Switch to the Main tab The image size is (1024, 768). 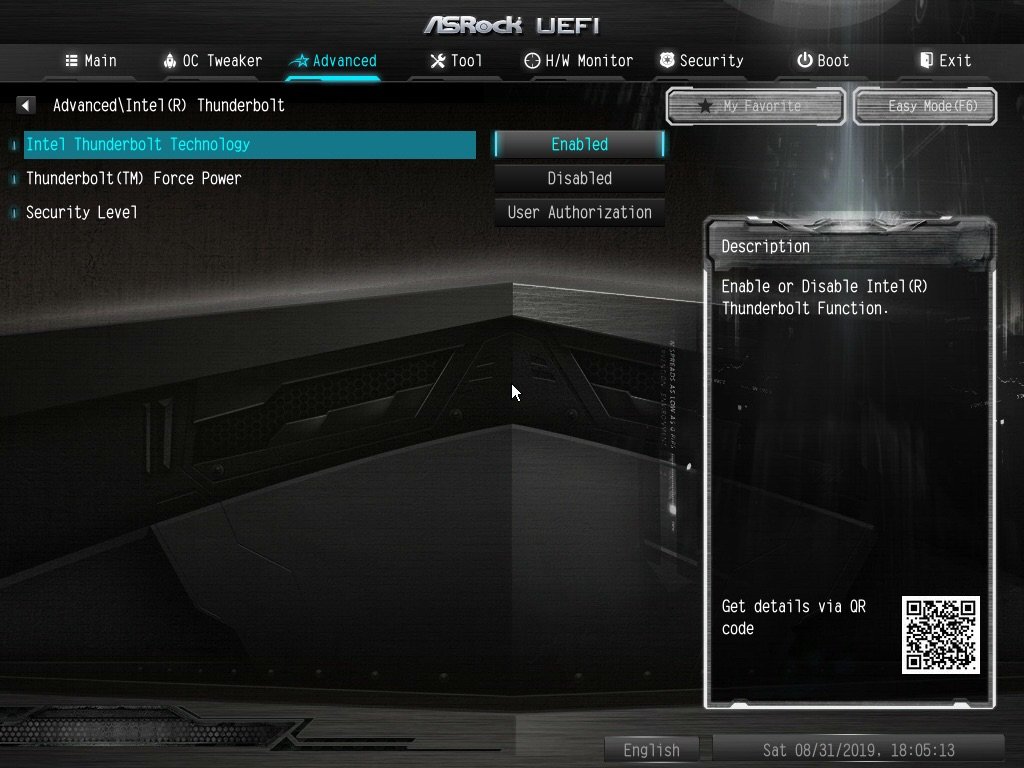tap(91, 61)
